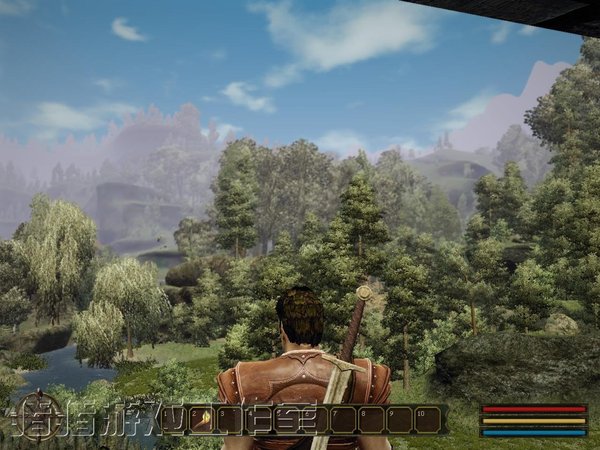Select quick slot number 10
600x450 pixels.
(x=428, y=419)
